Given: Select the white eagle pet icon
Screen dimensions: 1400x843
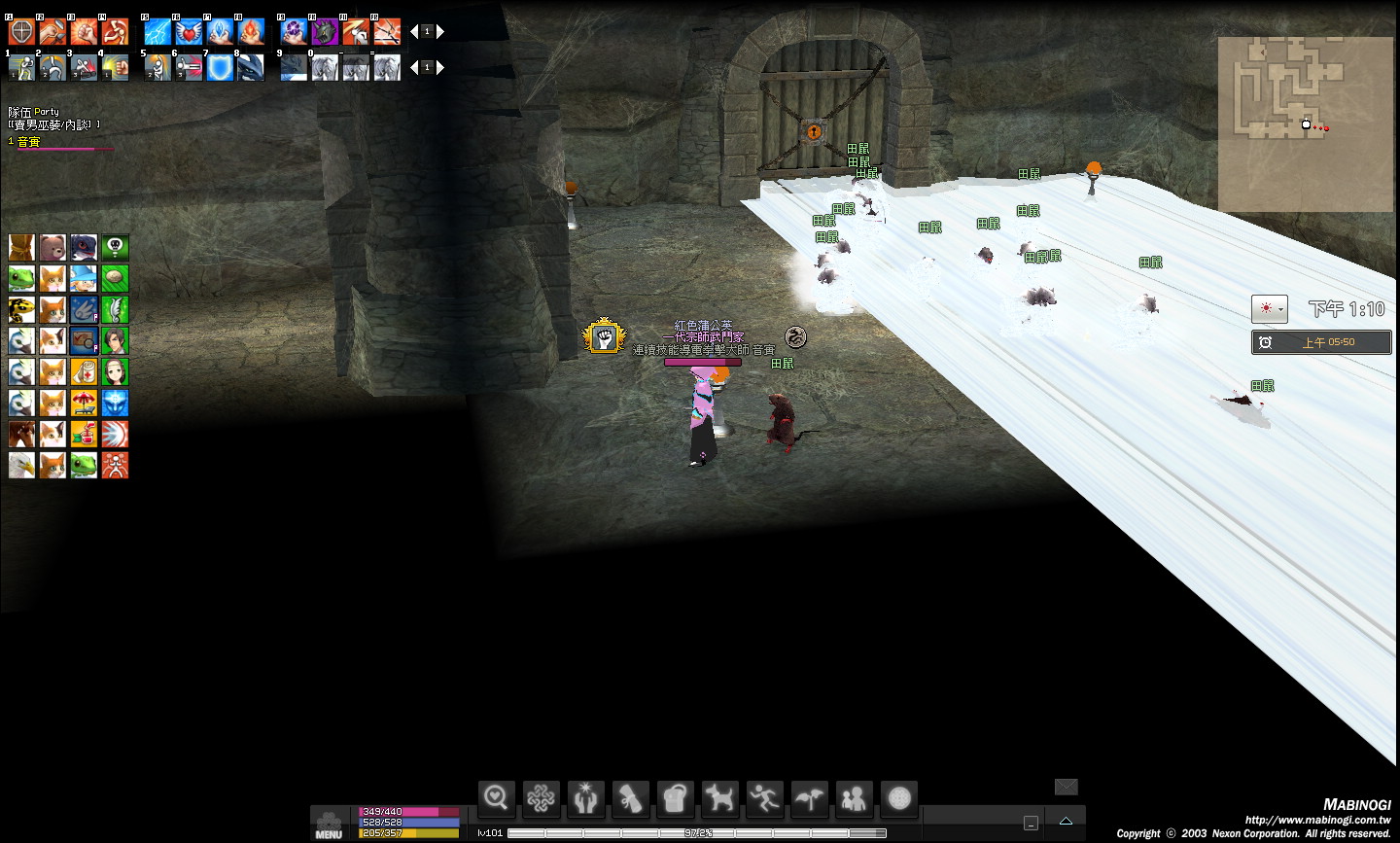Looking at the screenshot, I should [21, 465].
